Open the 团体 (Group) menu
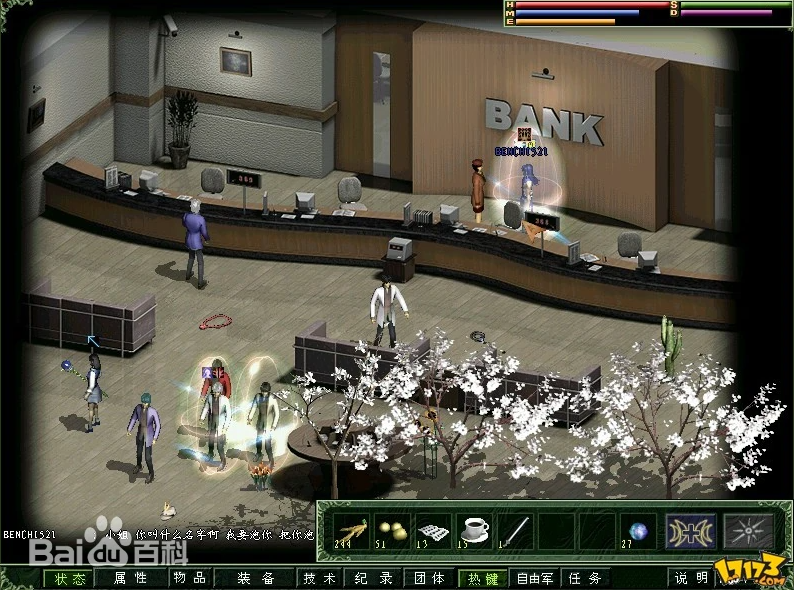 tap(430, 578)
